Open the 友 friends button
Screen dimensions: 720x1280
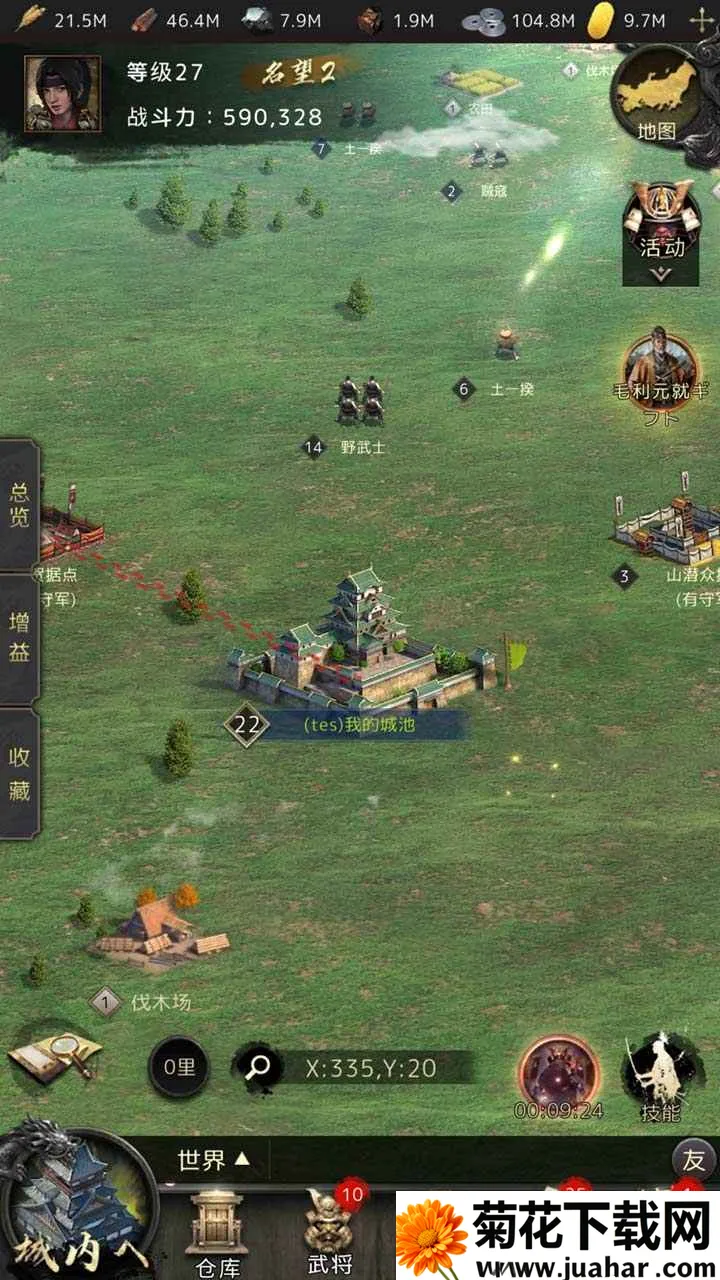click(x=693, y=1160)
